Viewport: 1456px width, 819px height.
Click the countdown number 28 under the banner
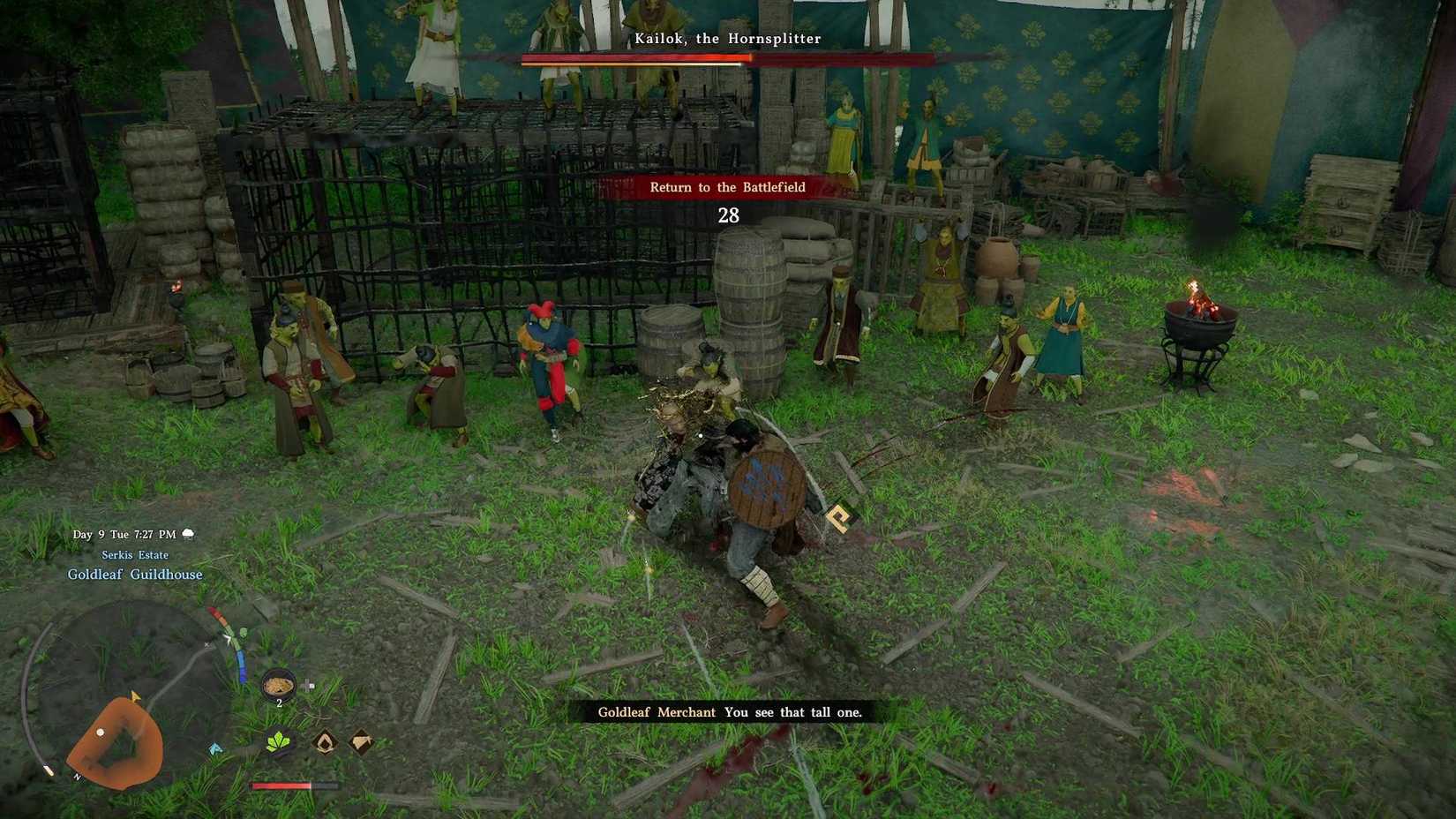click(x=729, y=214)
